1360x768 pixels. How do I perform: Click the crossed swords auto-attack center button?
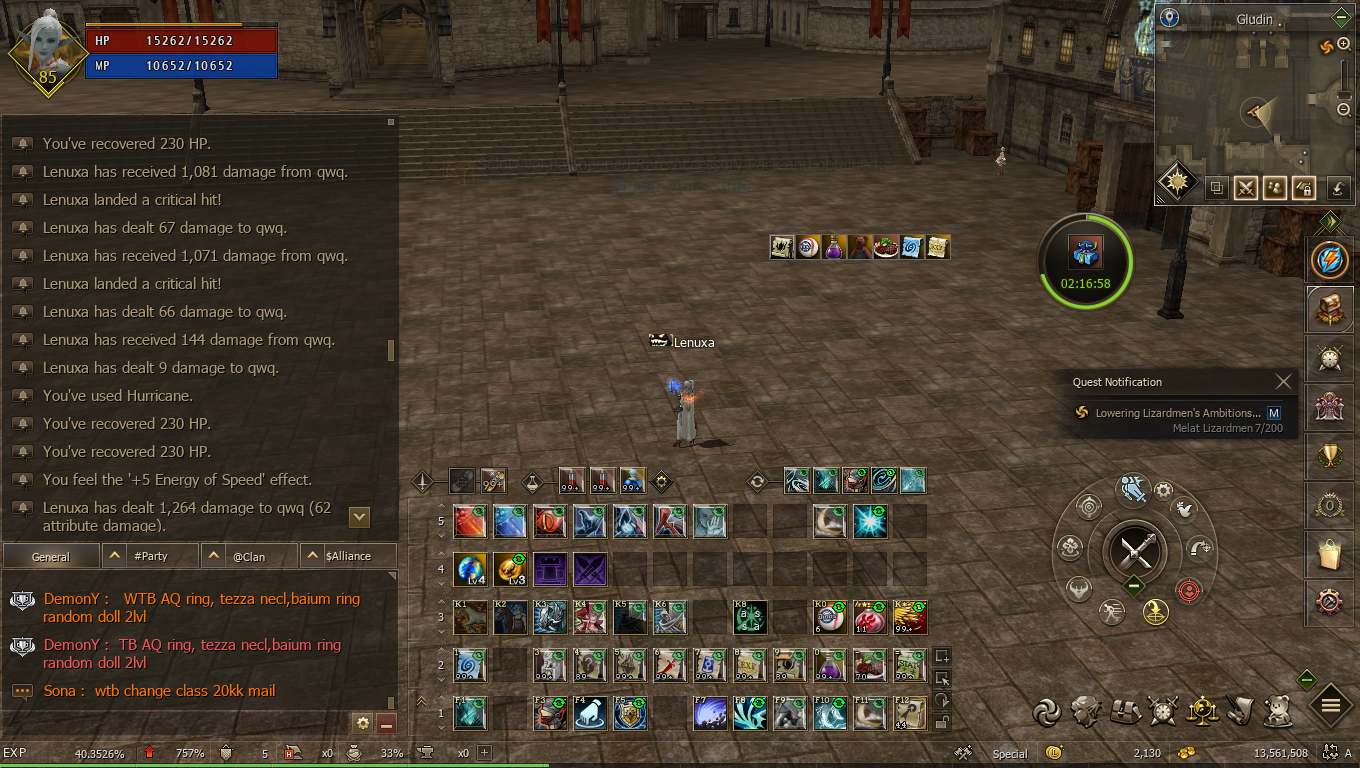(x=1135, y=551)
